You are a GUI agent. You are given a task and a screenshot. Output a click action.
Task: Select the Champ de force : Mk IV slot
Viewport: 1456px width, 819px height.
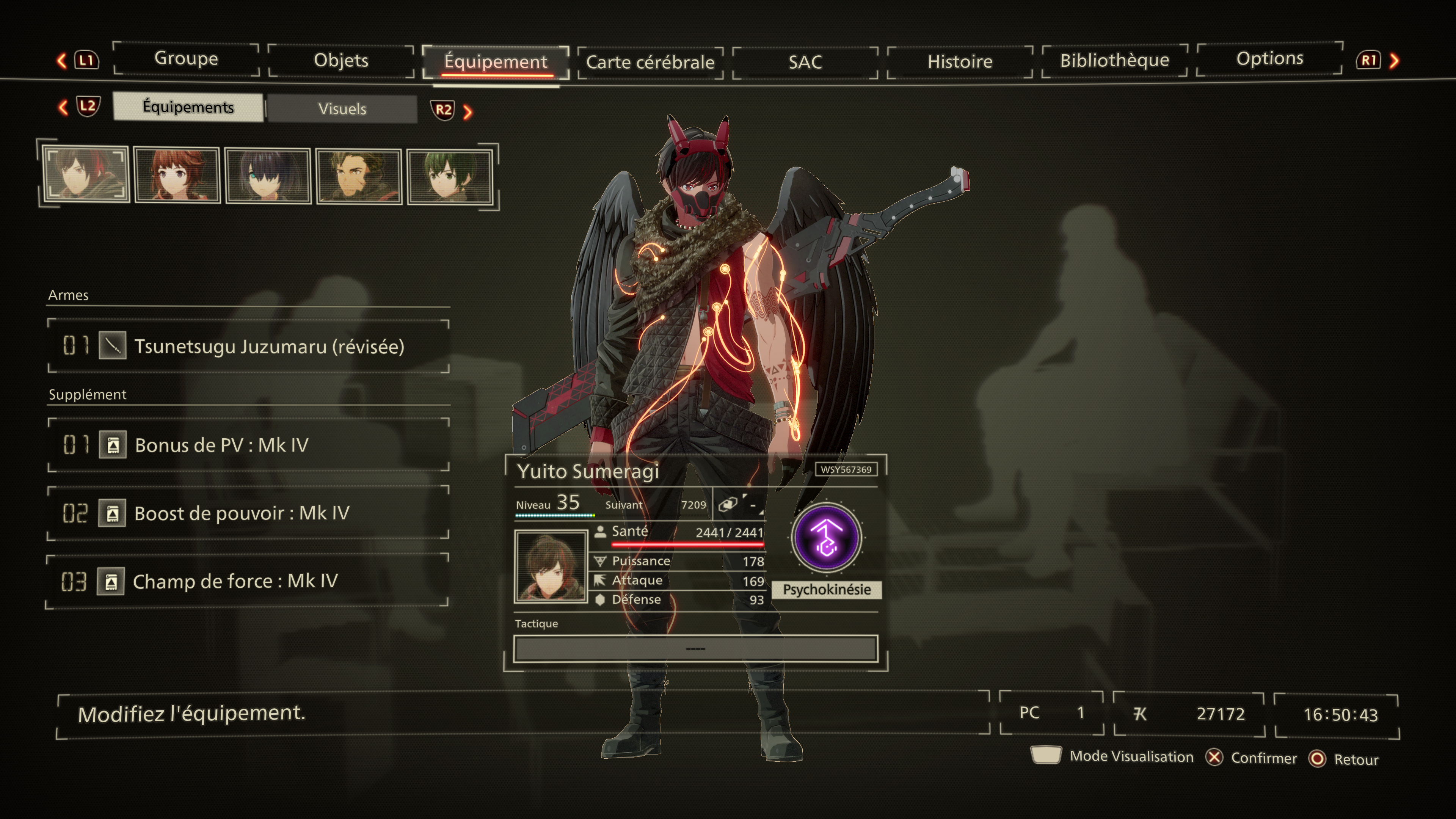click(249, 581)
